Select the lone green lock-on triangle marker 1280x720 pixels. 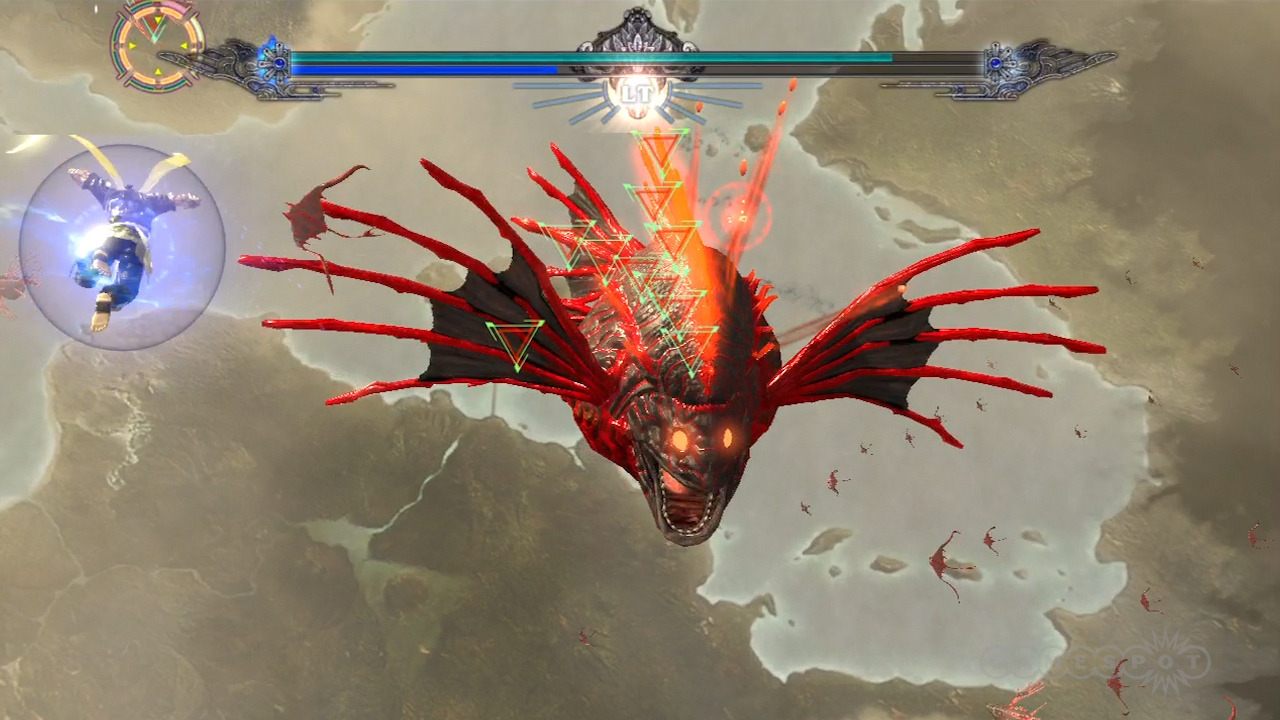515,343
